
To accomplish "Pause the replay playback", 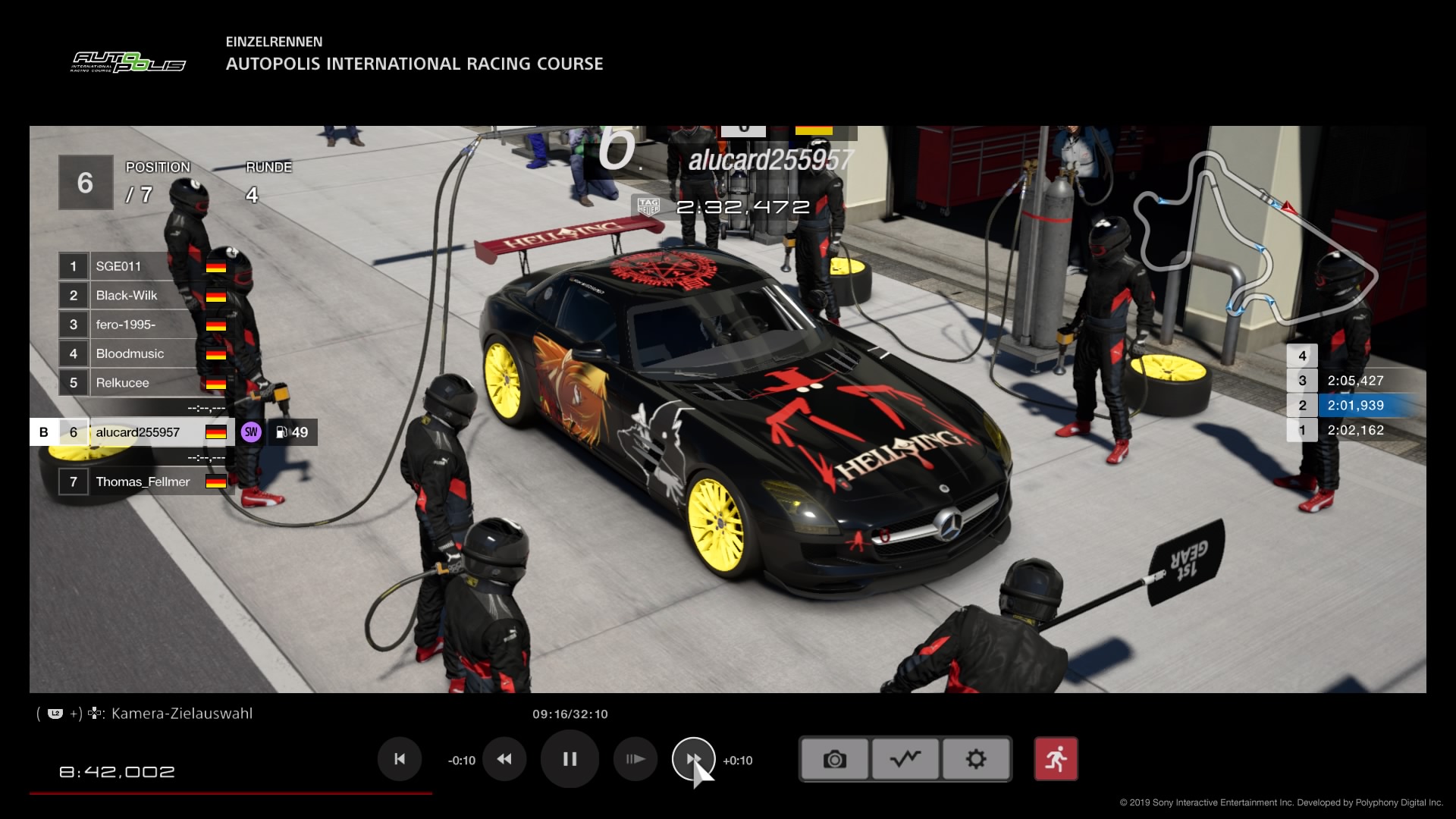I will coord(570,759).
